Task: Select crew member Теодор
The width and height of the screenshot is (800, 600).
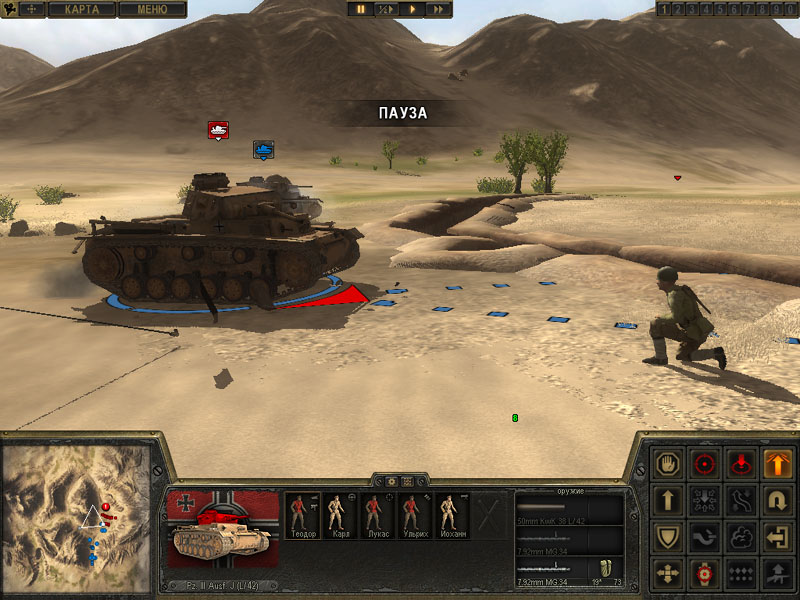Action: tap(301, 517)
